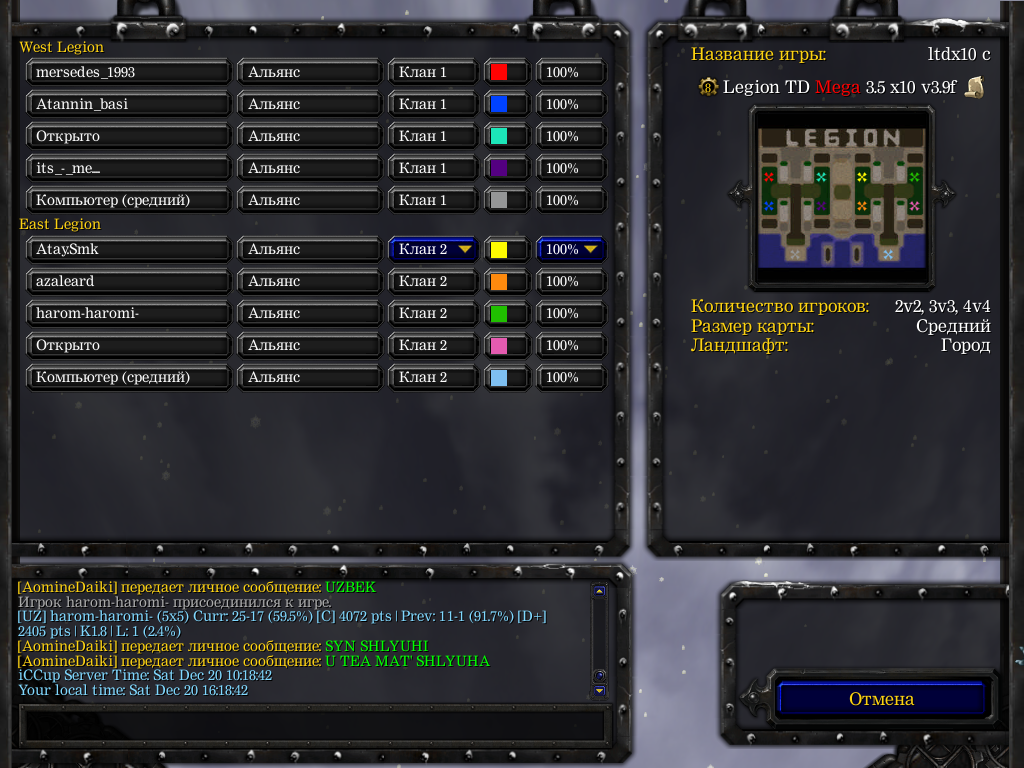Click the scroll icon beside the map name
The width and height of the screenshot is (1024, 768).
click(974, 87)
